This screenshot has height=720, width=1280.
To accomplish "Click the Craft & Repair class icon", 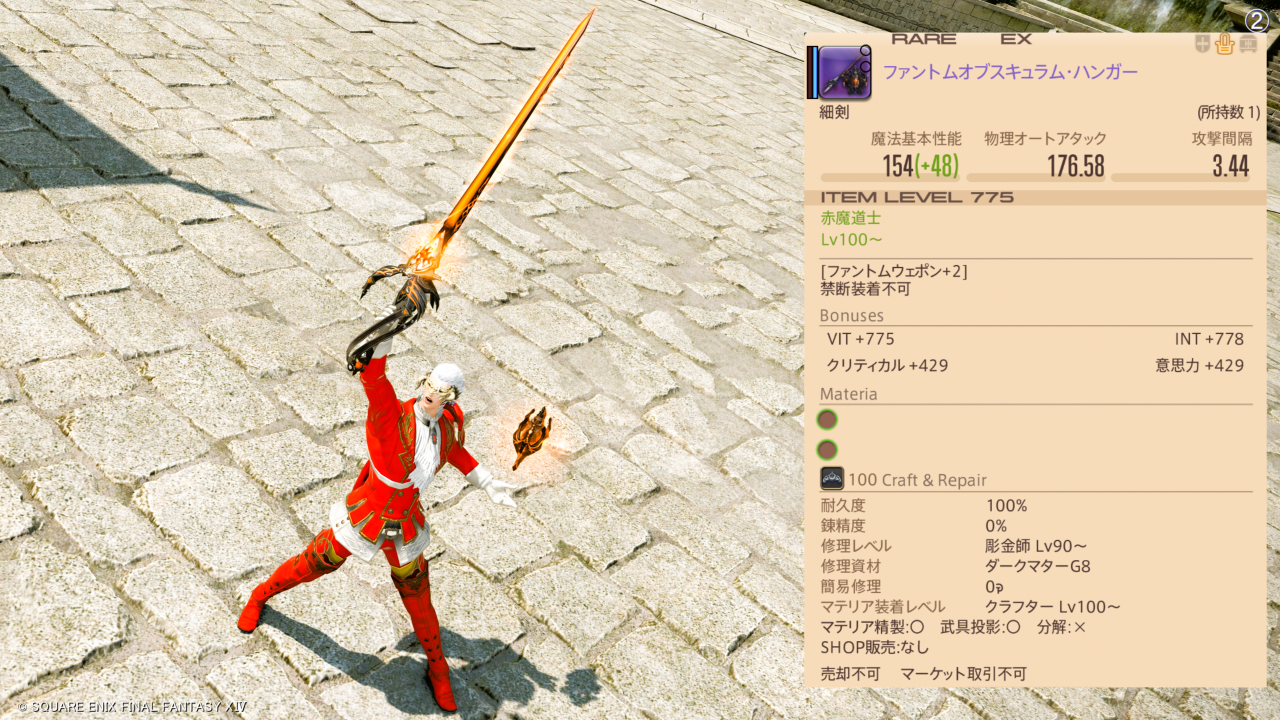I will point(832,479).
